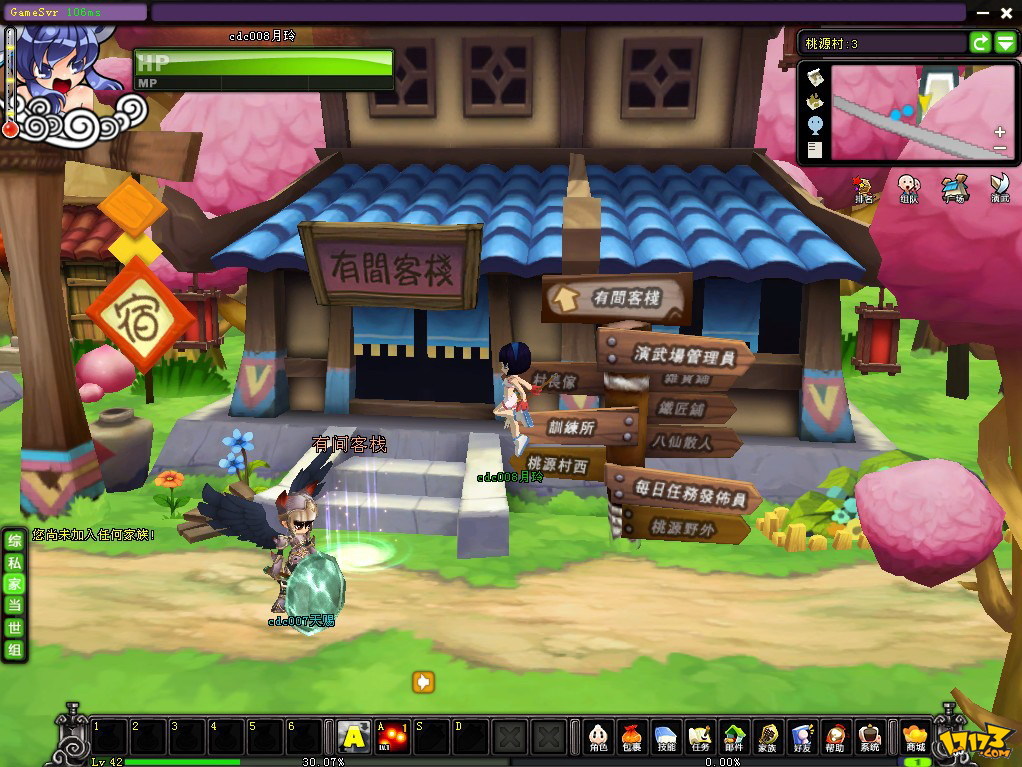Image resolution: width=1022 pixels, height=767 pixels.
Task: Open the 演武 arena icon
Action: (x=999, y=187)
